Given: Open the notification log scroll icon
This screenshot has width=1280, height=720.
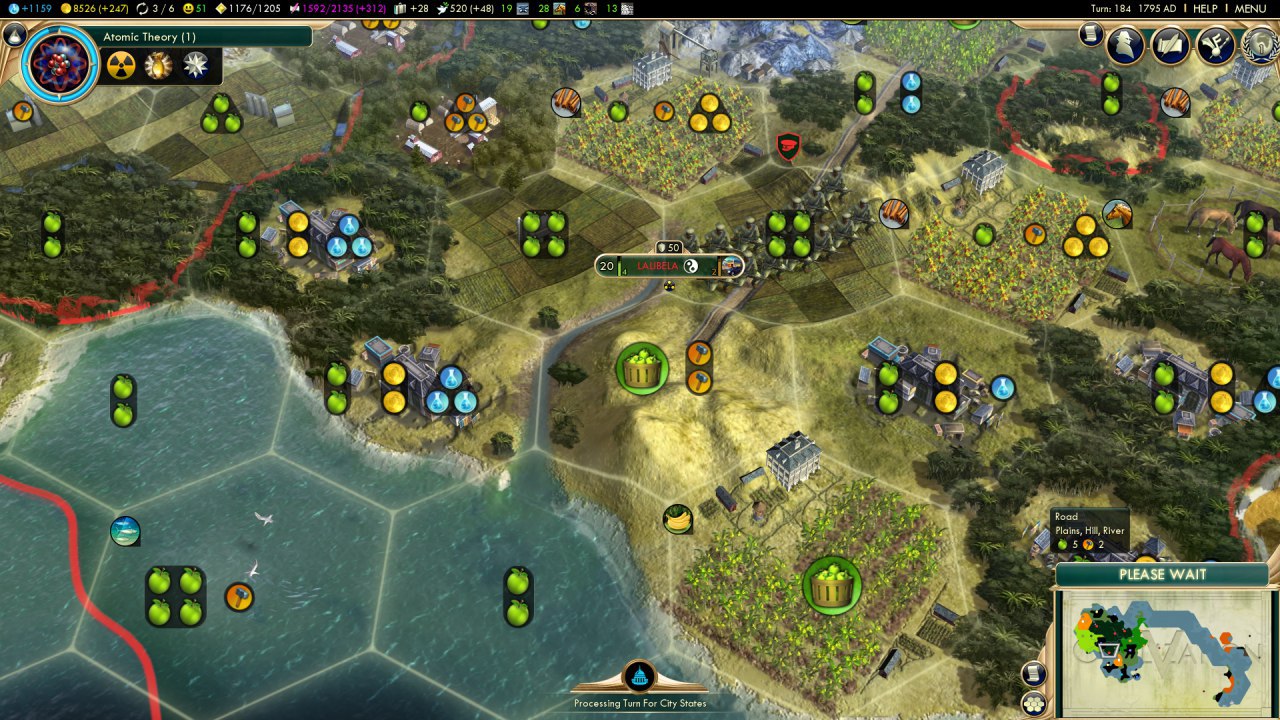Looking at the screenshot, I should pos(1091,35).
